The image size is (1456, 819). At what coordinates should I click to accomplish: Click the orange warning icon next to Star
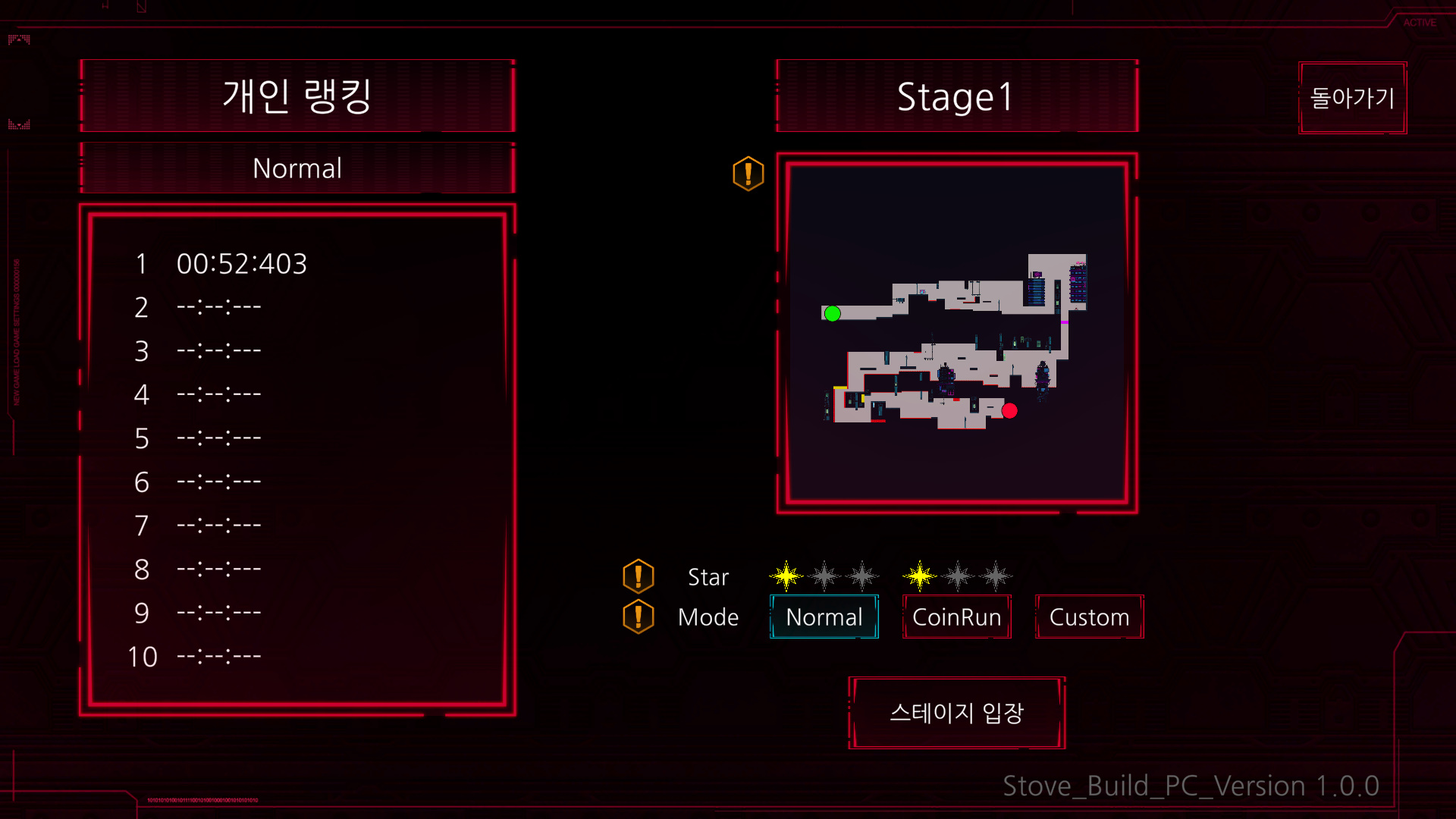(639, 576)
